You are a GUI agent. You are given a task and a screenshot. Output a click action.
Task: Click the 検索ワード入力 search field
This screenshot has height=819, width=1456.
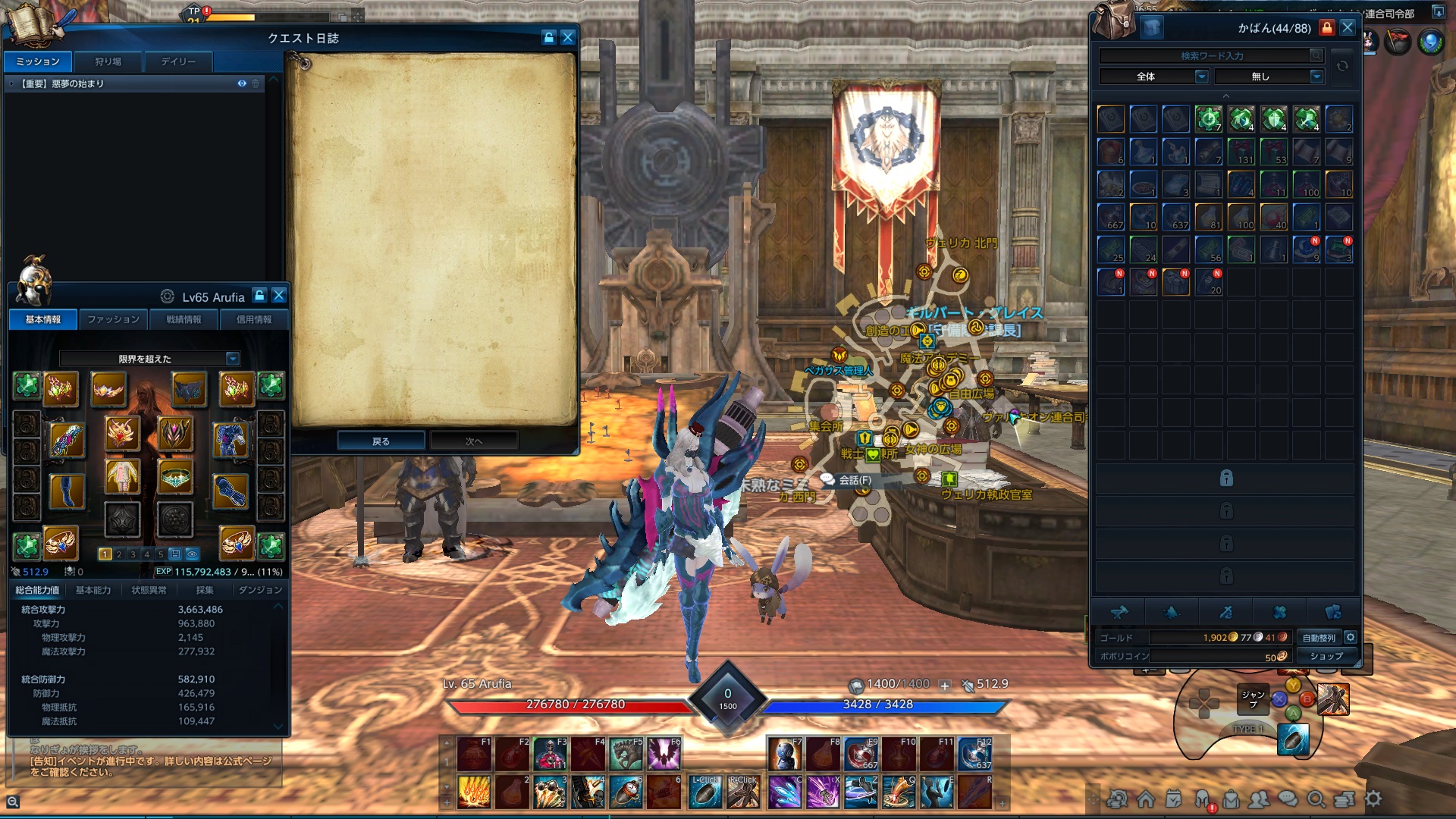tap(1212, 55)
